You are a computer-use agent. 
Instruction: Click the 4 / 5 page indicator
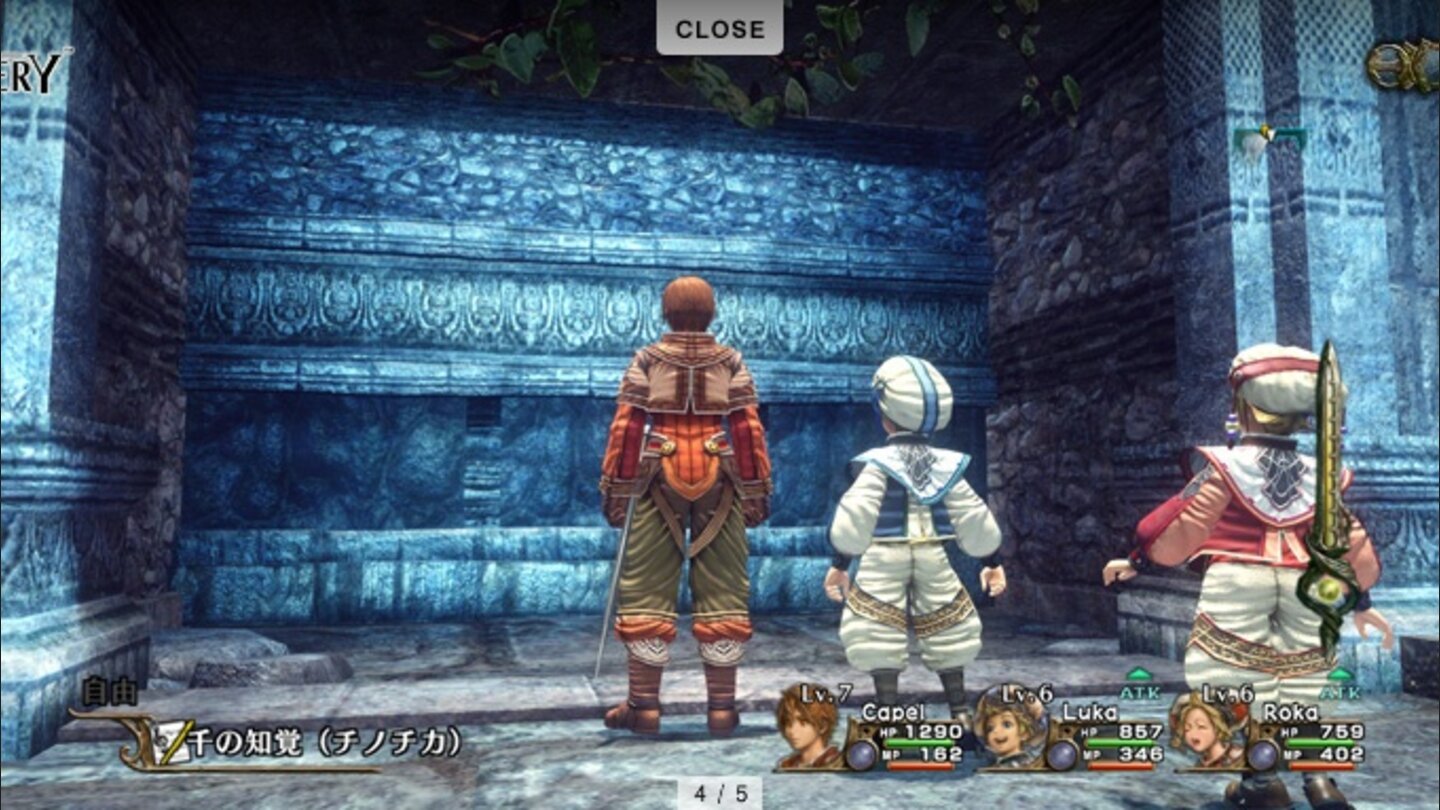pyautogui.click(x=720, y=792)
